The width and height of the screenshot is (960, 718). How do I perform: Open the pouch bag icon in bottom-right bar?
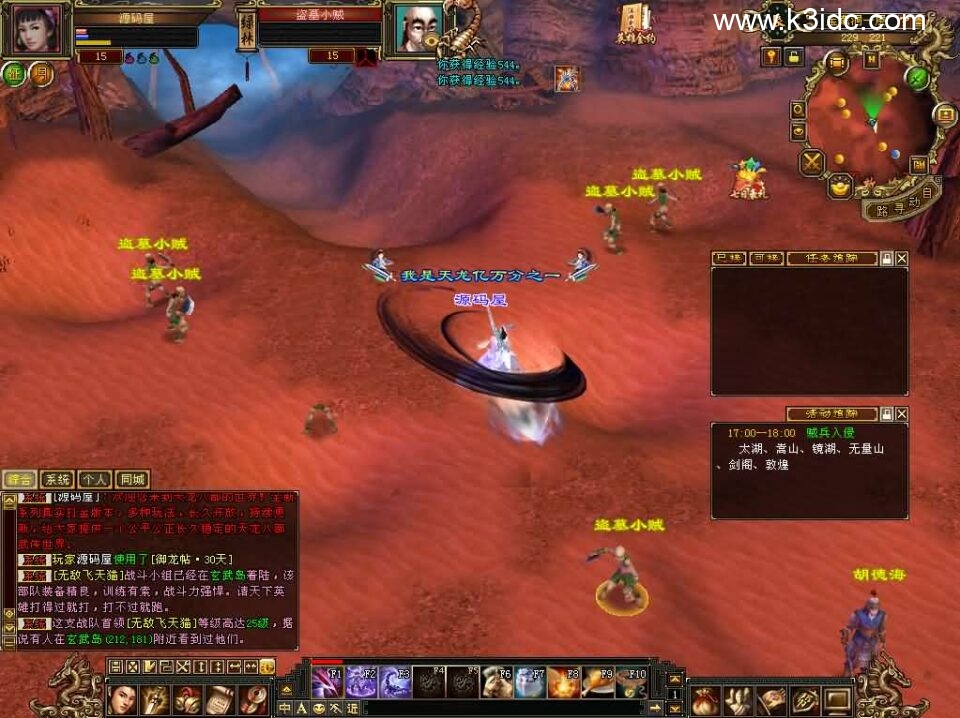pos(706,699)
